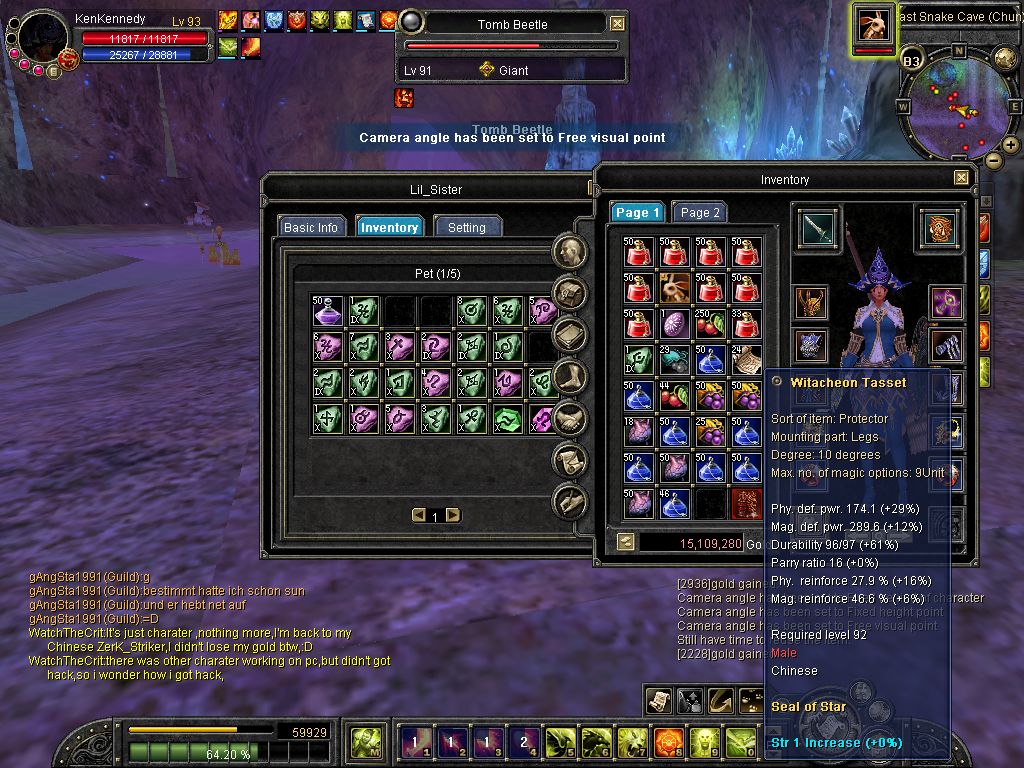Zoom out on the minimap
Image resolution: width=1024 pixels, height=768 pixels.
993,160
